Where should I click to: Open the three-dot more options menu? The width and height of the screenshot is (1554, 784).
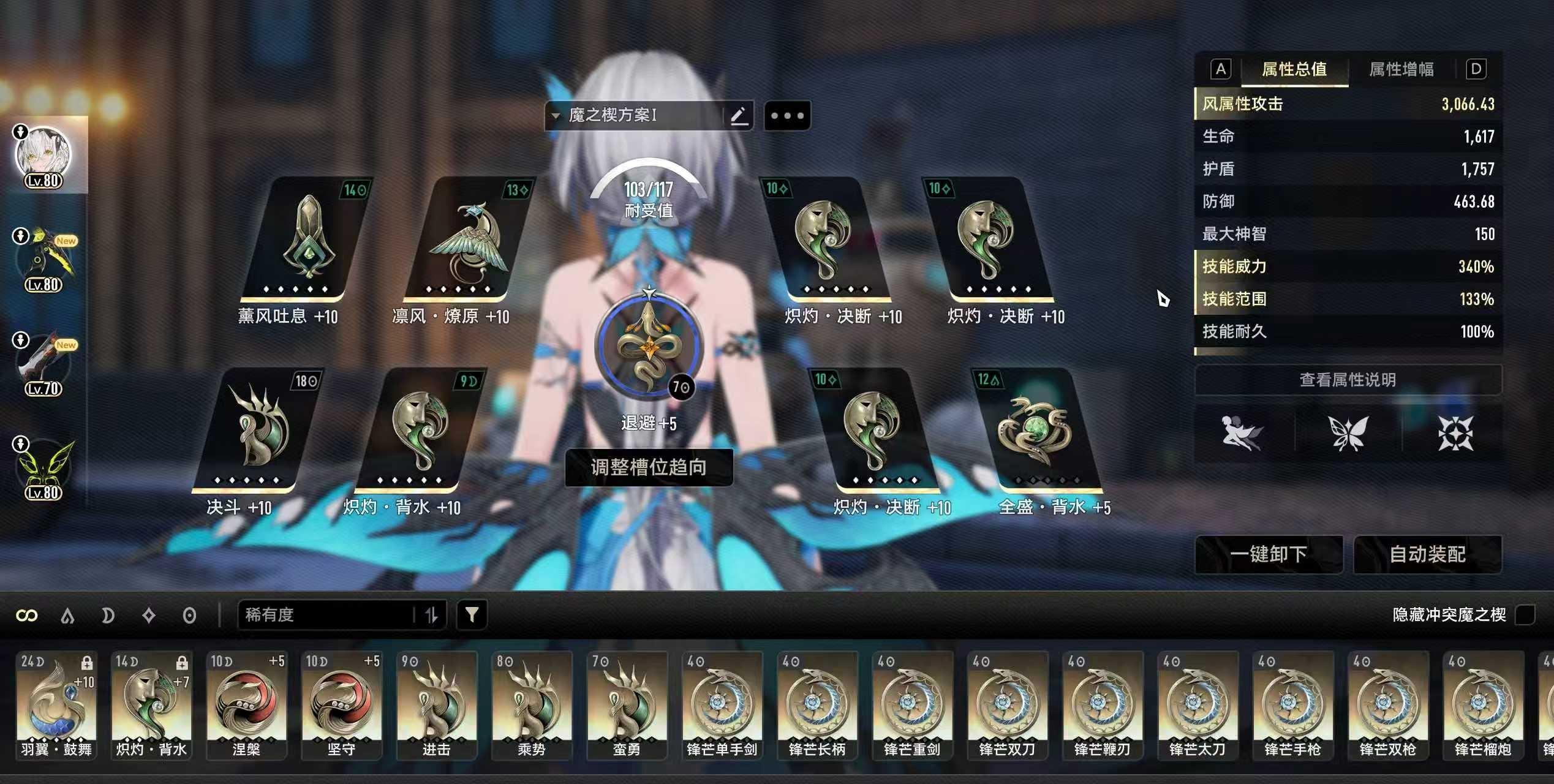pyautogui.click(x=787, y=116)
